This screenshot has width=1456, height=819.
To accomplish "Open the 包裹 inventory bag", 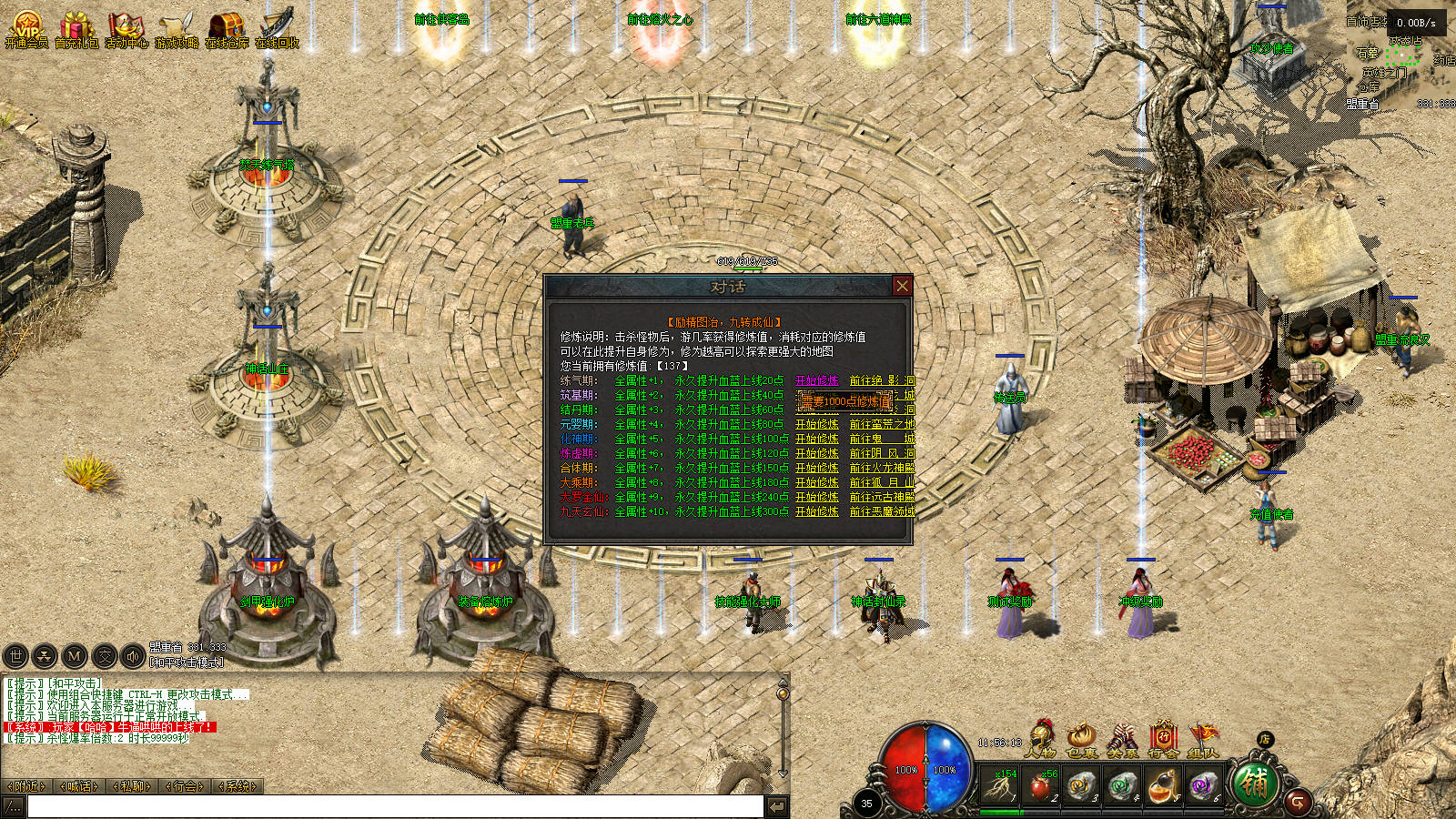I will (1082, 738).
